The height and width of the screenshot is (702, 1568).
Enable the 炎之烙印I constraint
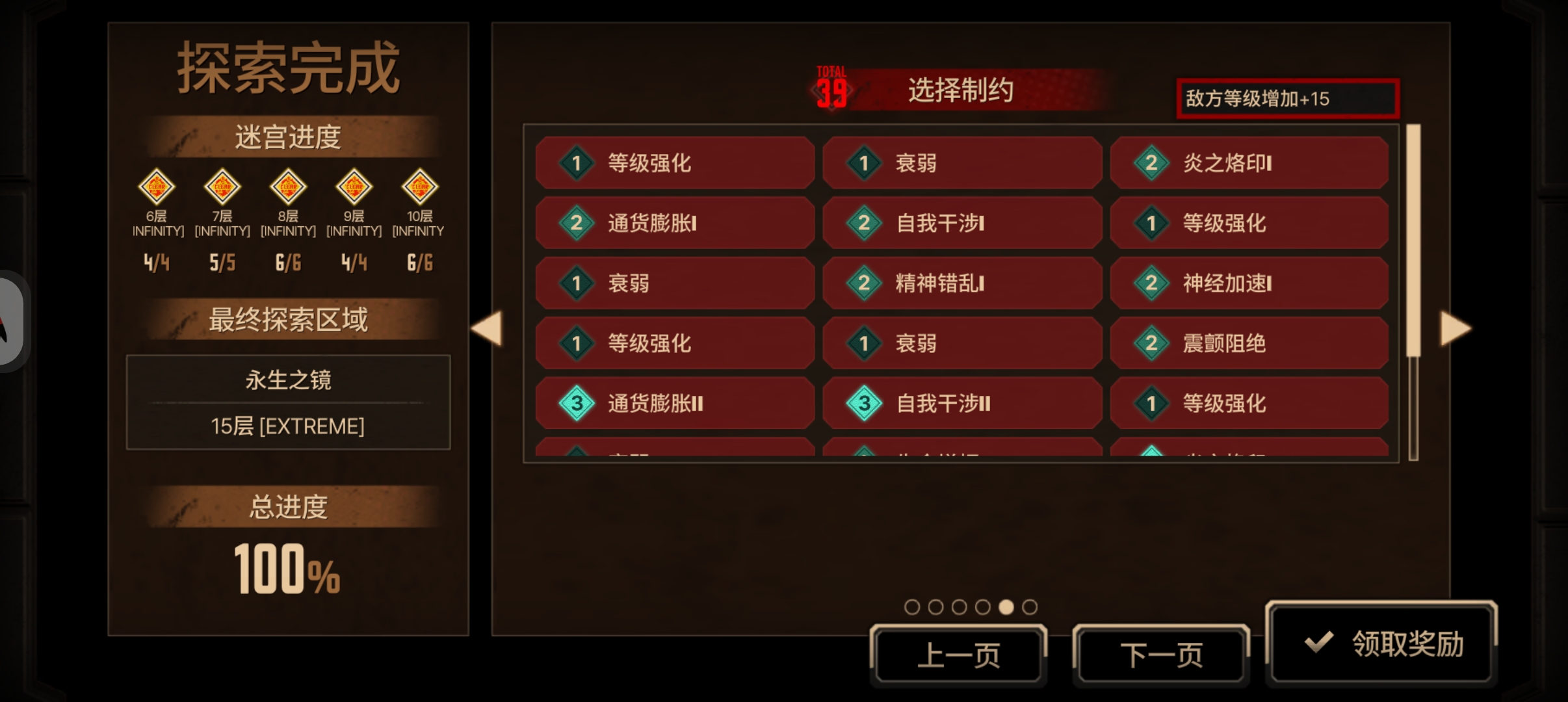point(1248,163)
